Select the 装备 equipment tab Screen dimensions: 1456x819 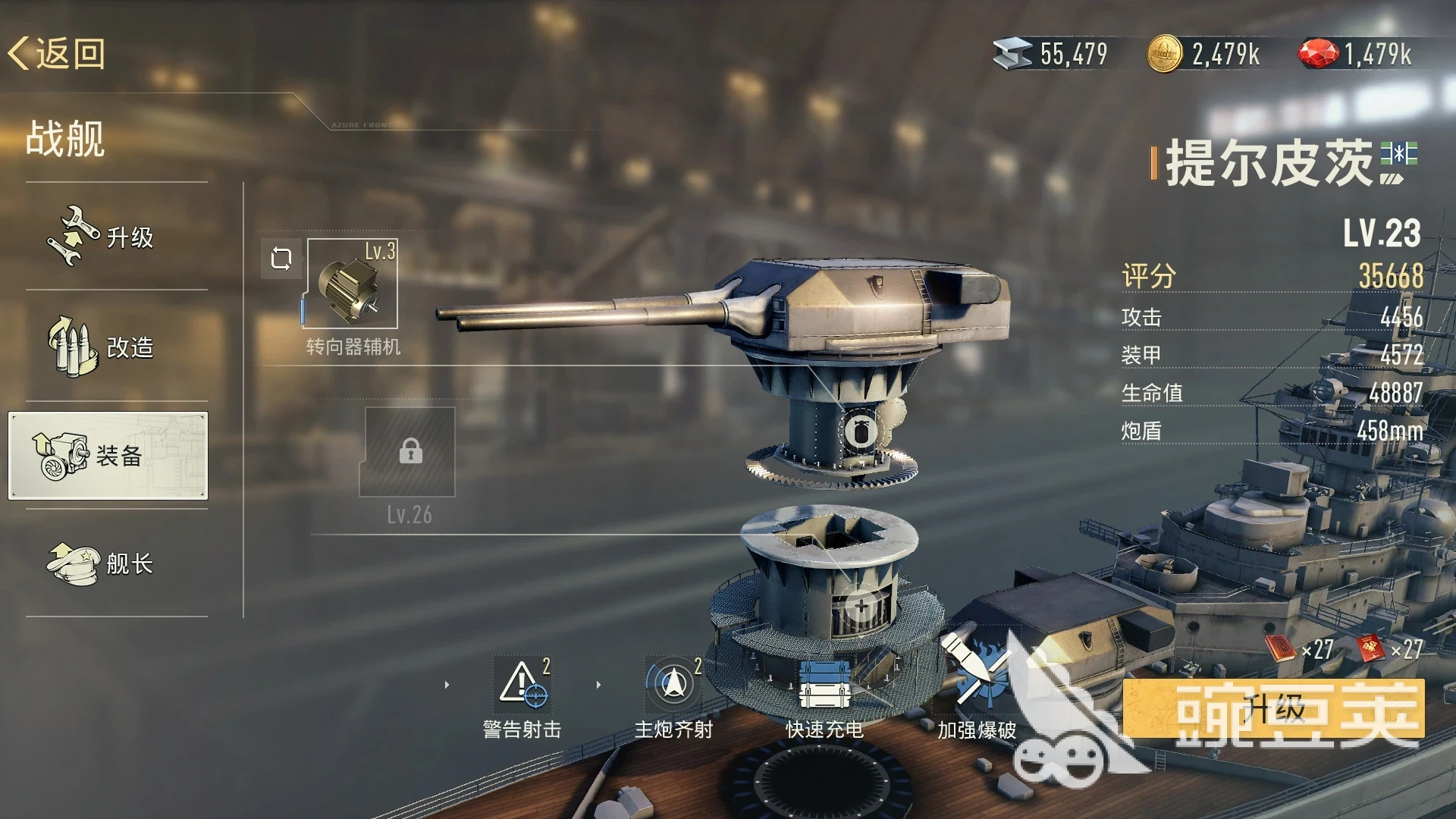click(108, 456)
